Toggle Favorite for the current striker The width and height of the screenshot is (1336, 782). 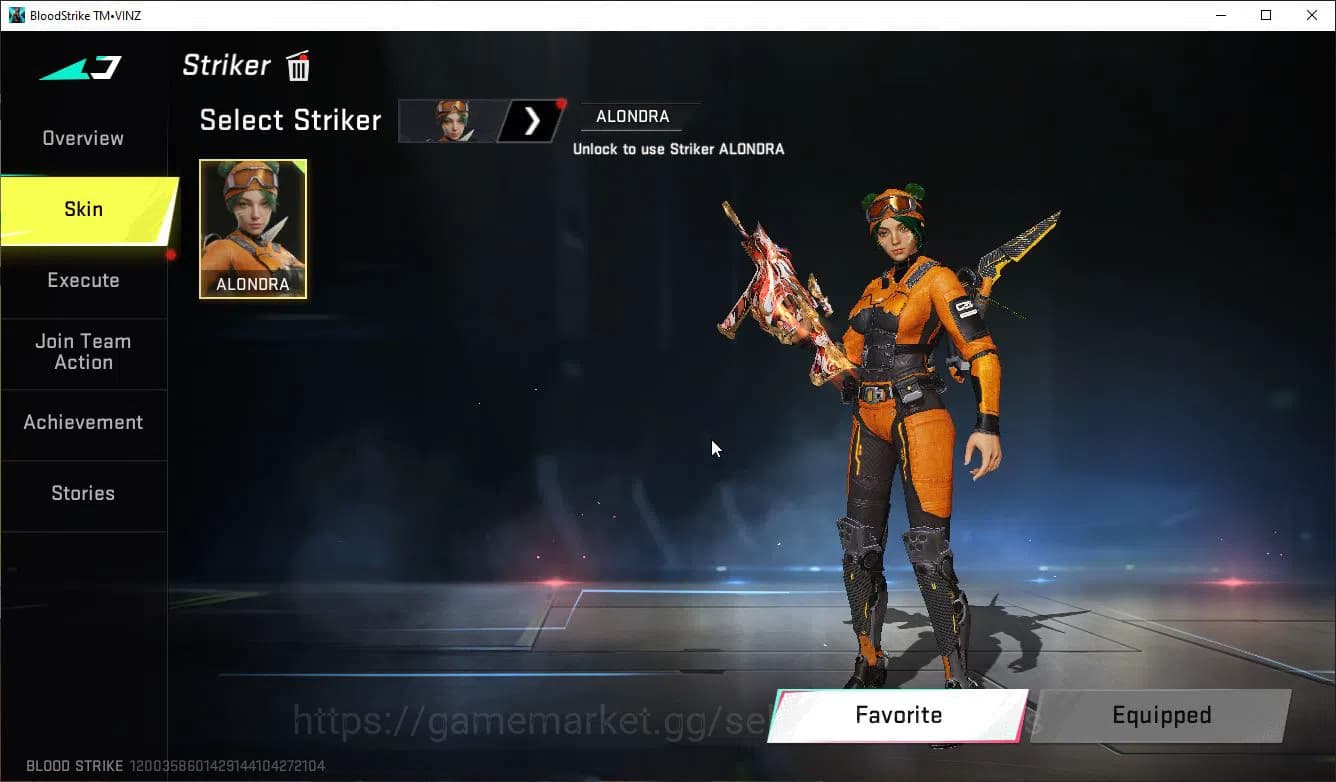click(897, 715)
